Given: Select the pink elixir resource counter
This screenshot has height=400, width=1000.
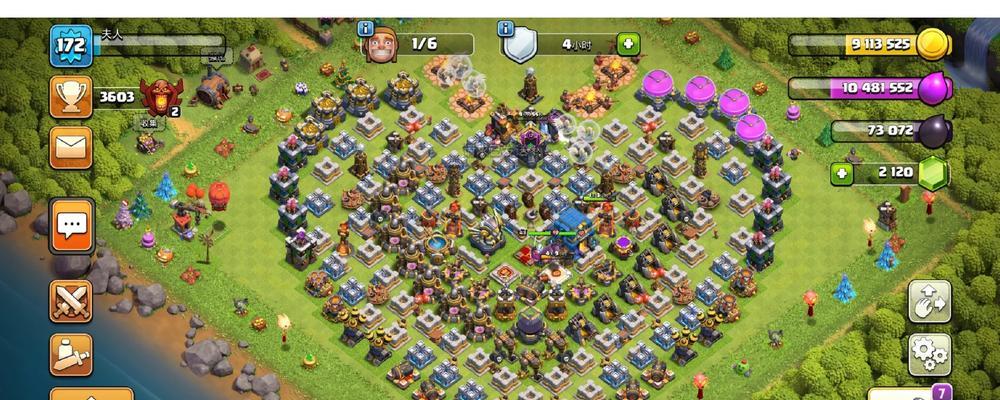Looking at the screenshot, I should [x=868, y=88].
